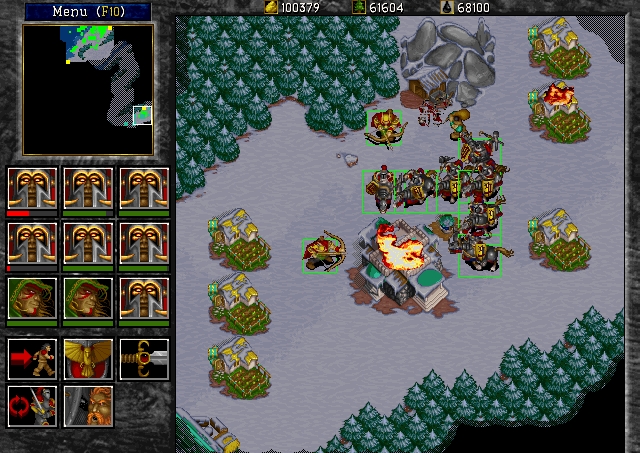Click on the minimap
Viewport: 640px width, 453px height.
coord(88,89)
